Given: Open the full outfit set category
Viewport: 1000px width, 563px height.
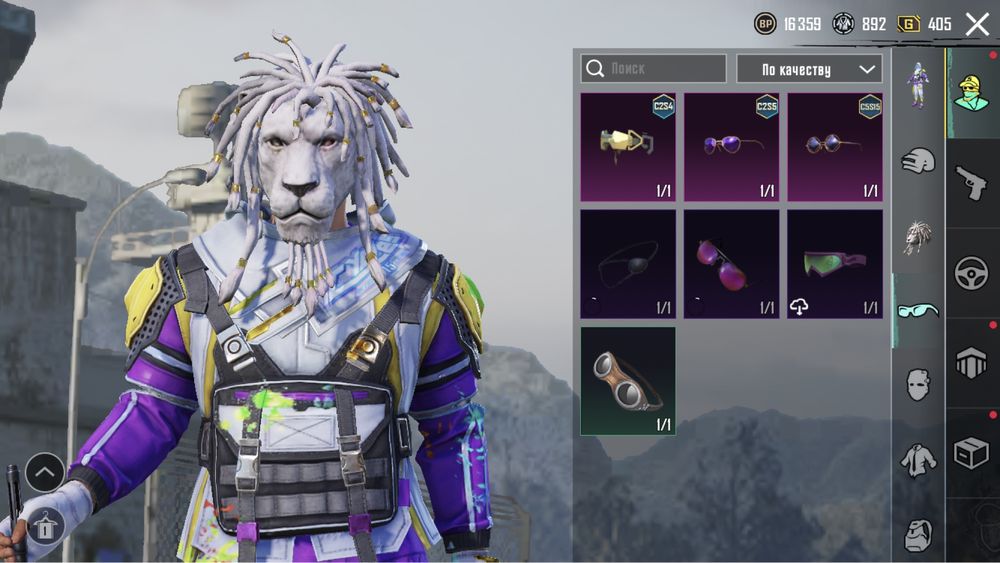Looking at the screenshot, I should point(918,84).
